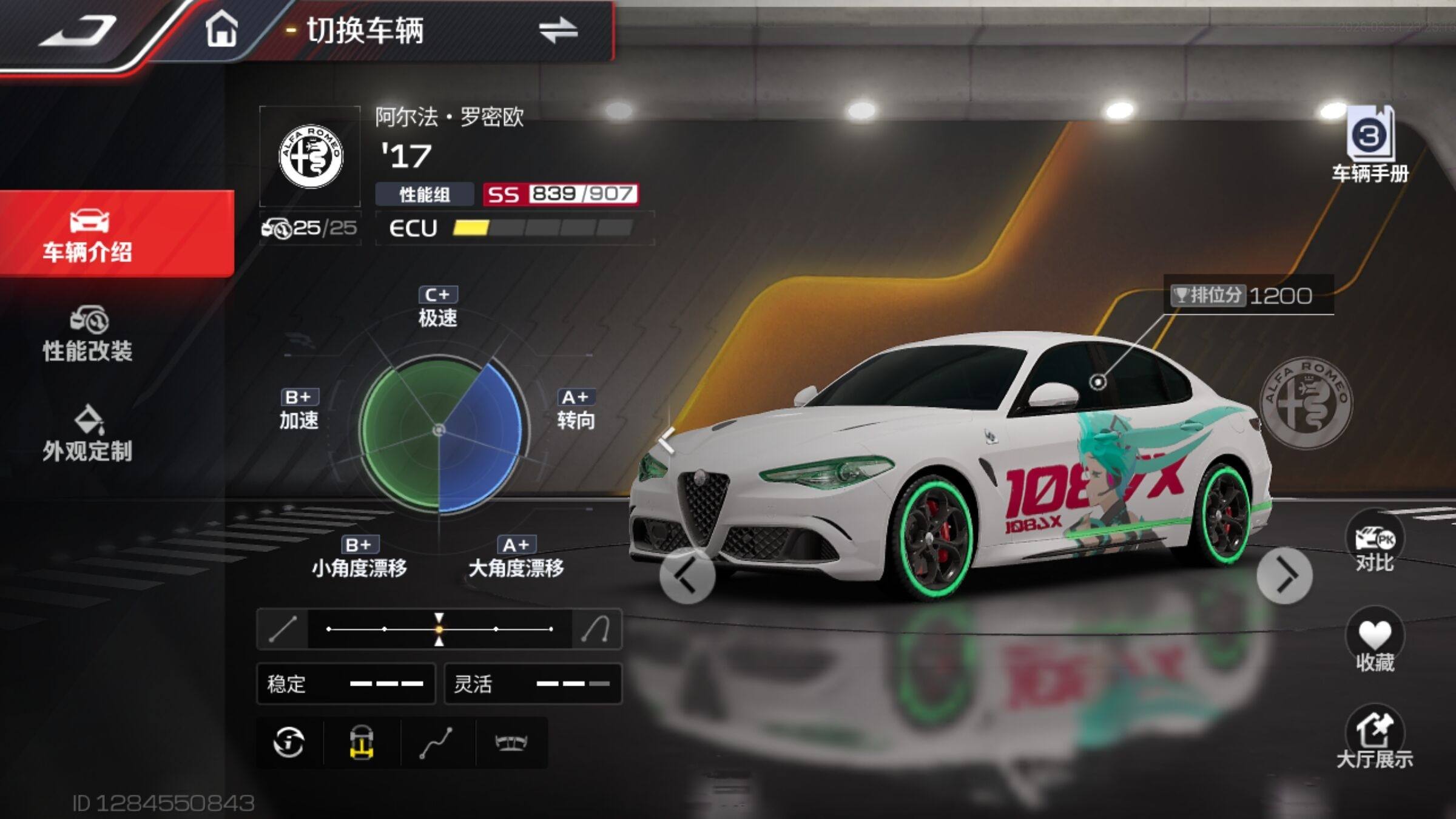Select the spoiler wing icon
1456x819 pixels.
coord(511,743)
